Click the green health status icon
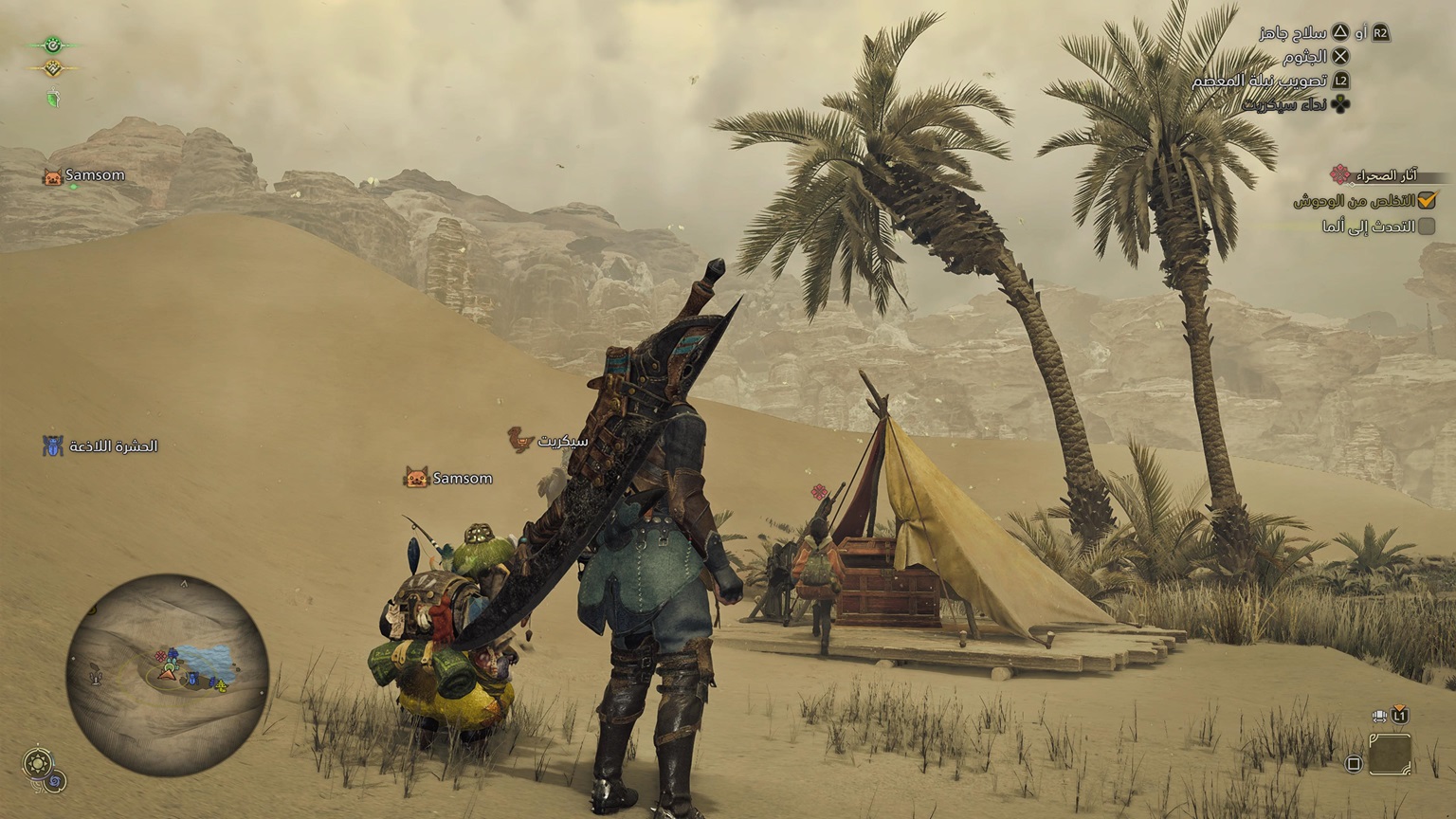The width and height of the screenshot is (1456, 819). [x=52, y=44]
